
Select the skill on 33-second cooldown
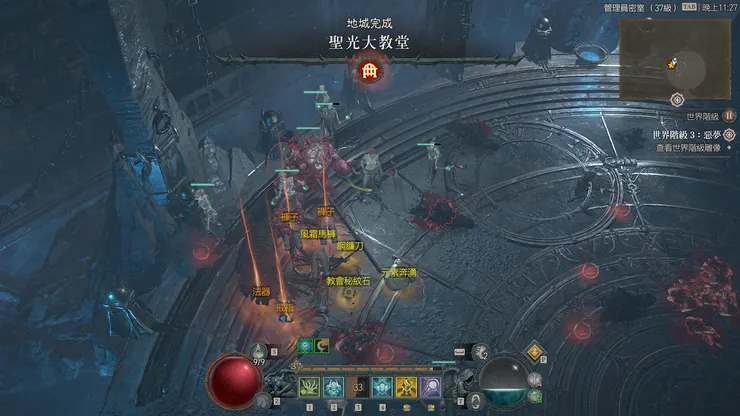click(x=358, y=386)
